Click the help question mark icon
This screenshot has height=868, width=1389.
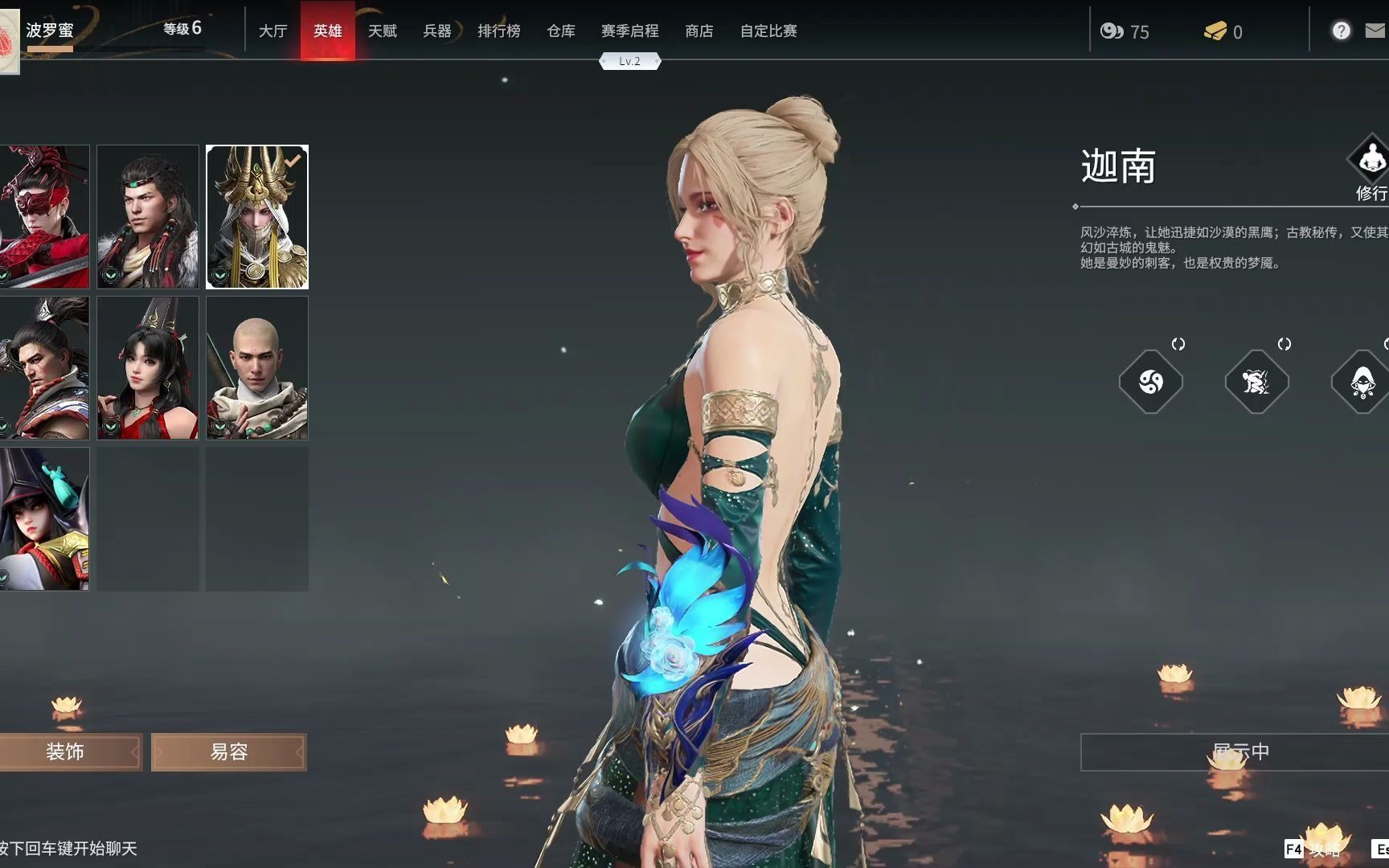coord(1341,31)
